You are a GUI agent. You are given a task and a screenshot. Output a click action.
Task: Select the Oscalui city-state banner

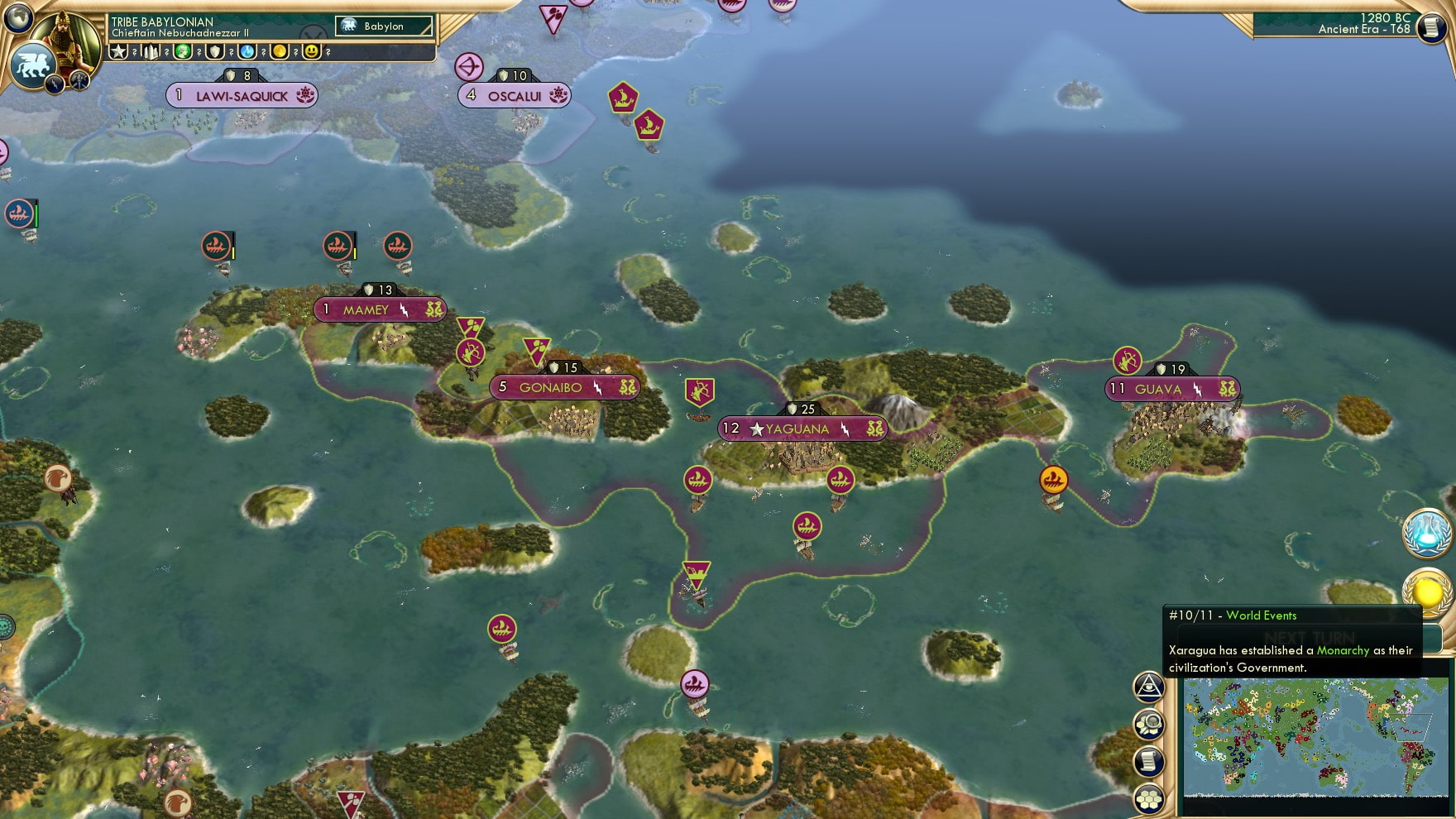pyautogui.click(x=514, y=96)
